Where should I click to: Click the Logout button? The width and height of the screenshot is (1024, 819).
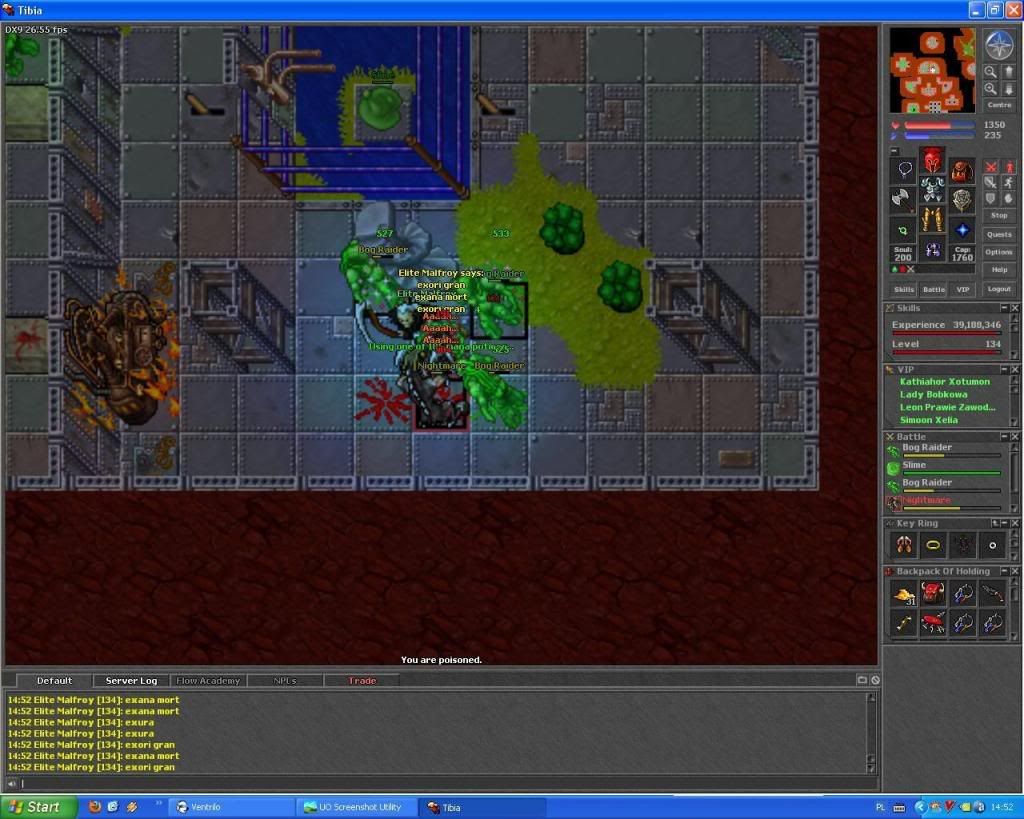[999, 289]
